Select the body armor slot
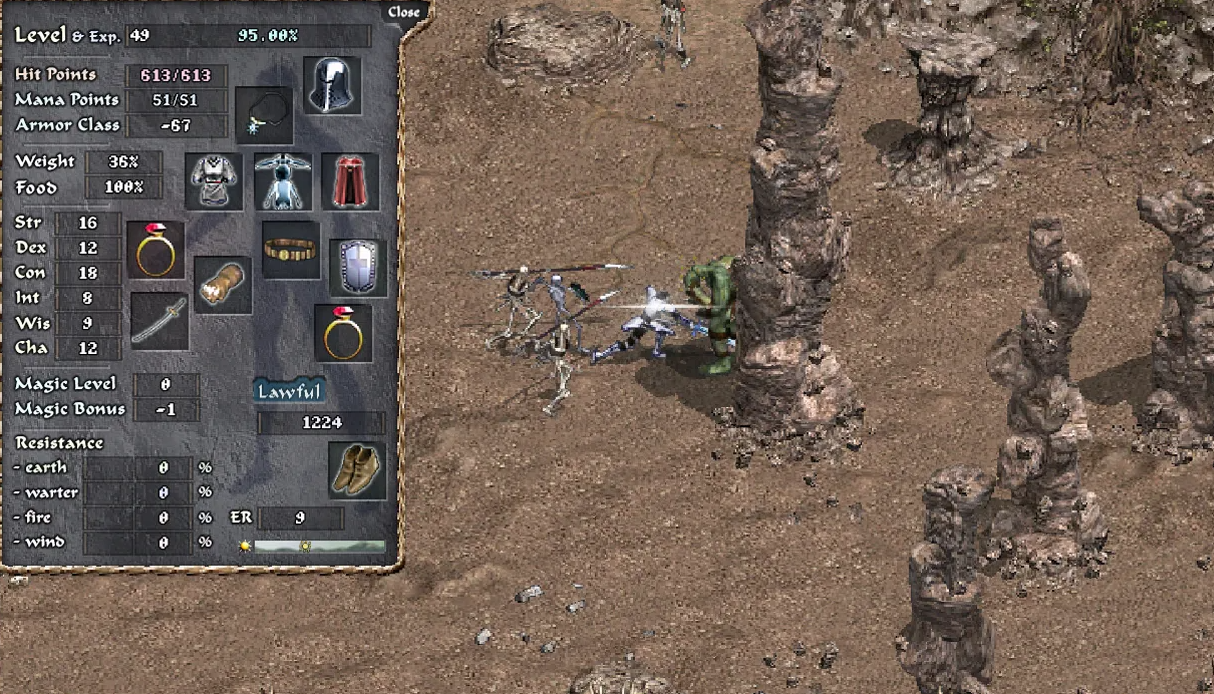The width and height of the screenshot is (1214, 694). 214,181
